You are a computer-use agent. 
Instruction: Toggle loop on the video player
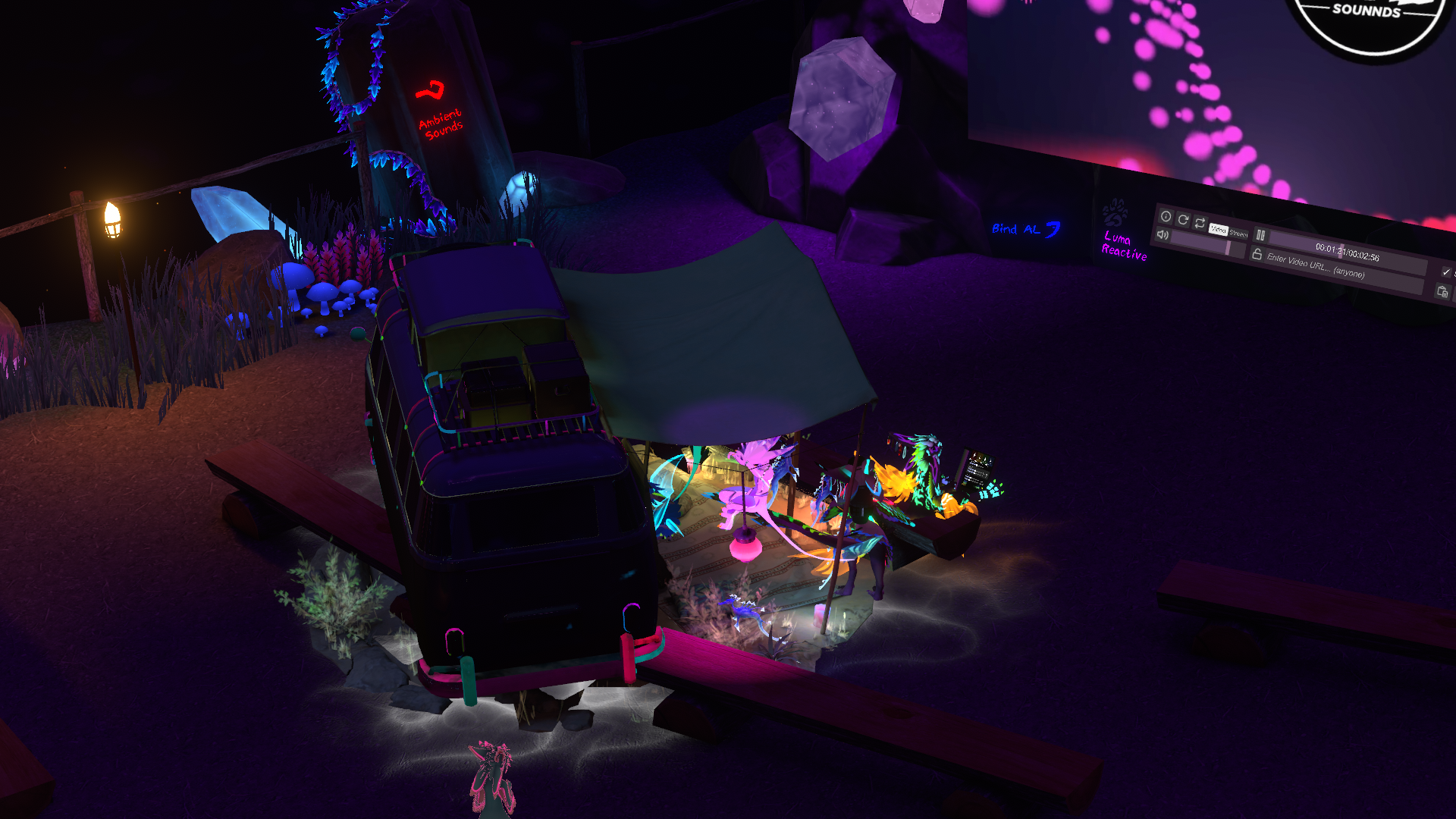1200,223
